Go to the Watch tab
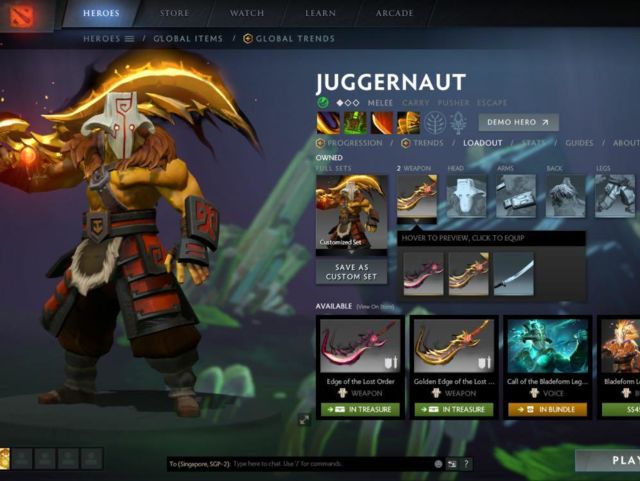 pyautogui.click(x=247, y=13)
